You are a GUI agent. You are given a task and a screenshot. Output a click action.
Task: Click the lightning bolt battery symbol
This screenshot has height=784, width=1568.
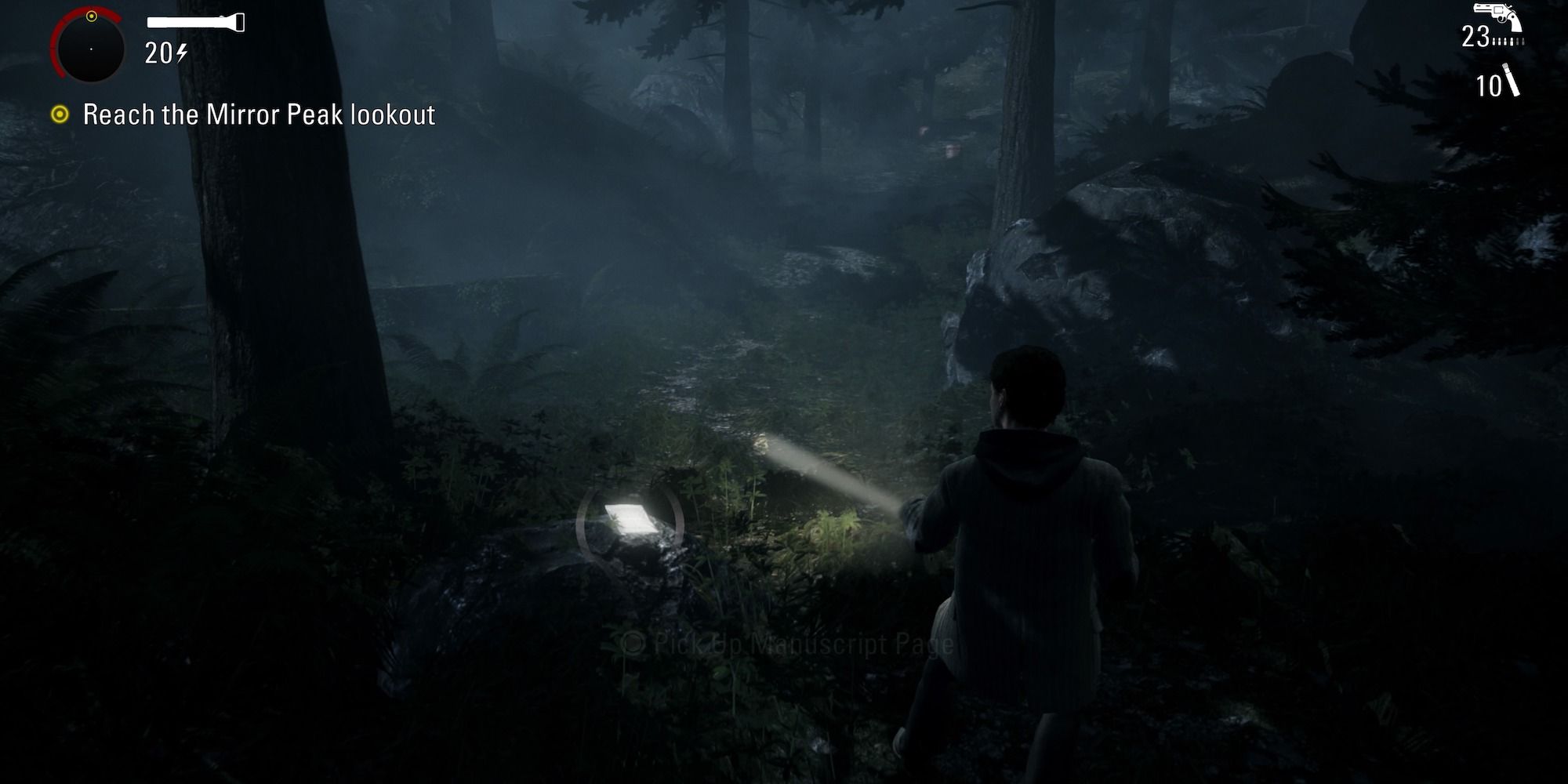[180, 53]
